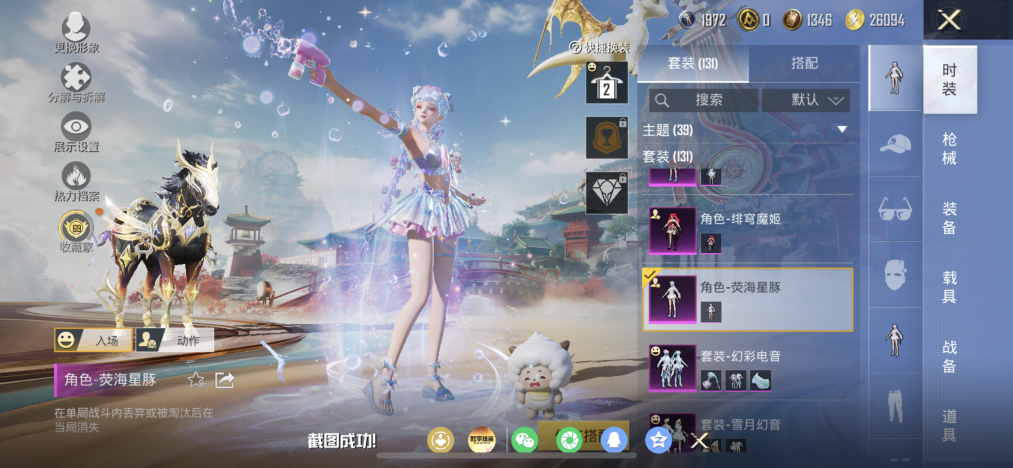Expand the 主题 (39) section

coord(745,130)
